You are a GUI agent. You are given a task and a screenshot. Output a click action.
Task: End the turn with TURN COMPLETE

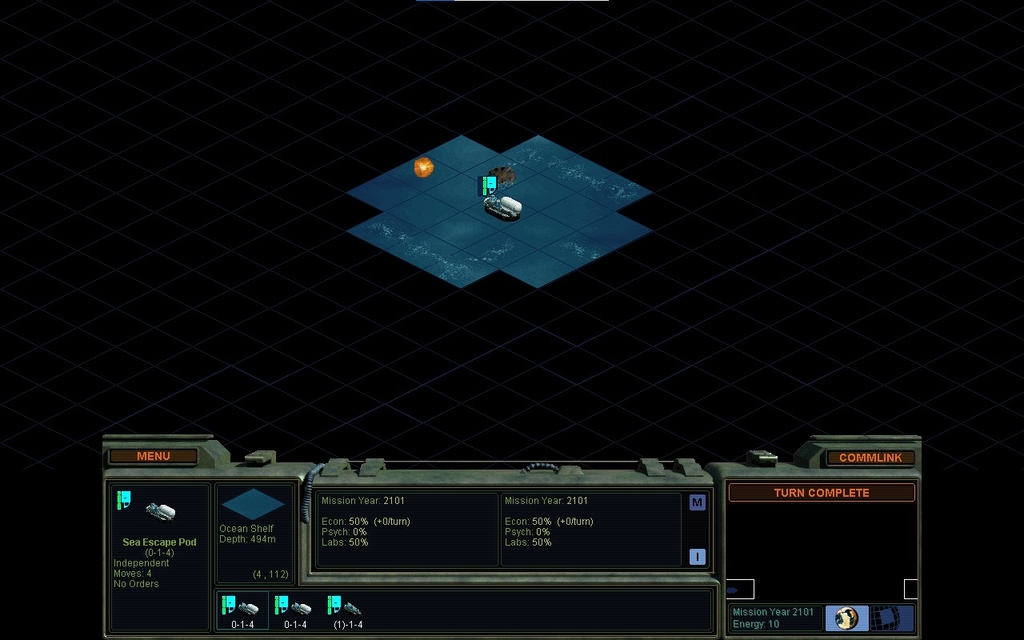coord(821,493)
